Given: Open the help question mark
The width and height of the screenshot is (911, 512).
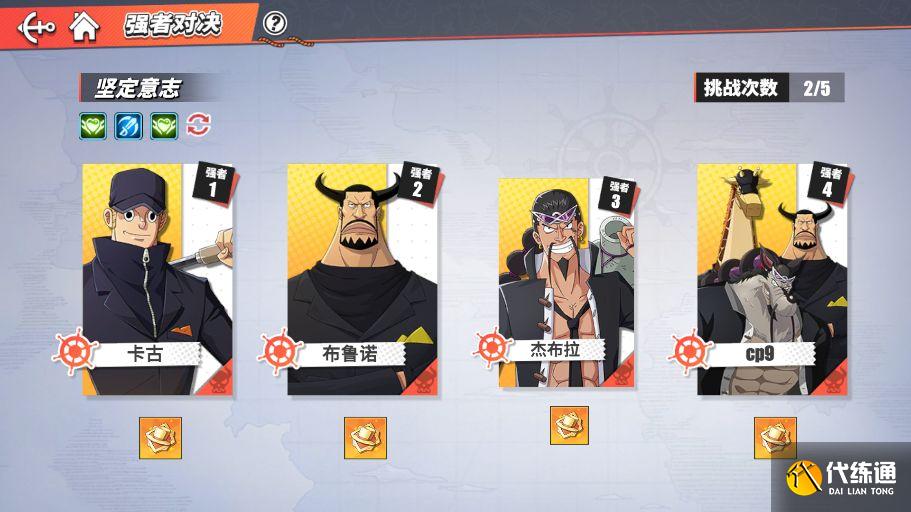Looking at the screenshot, I should pos(275,24).
